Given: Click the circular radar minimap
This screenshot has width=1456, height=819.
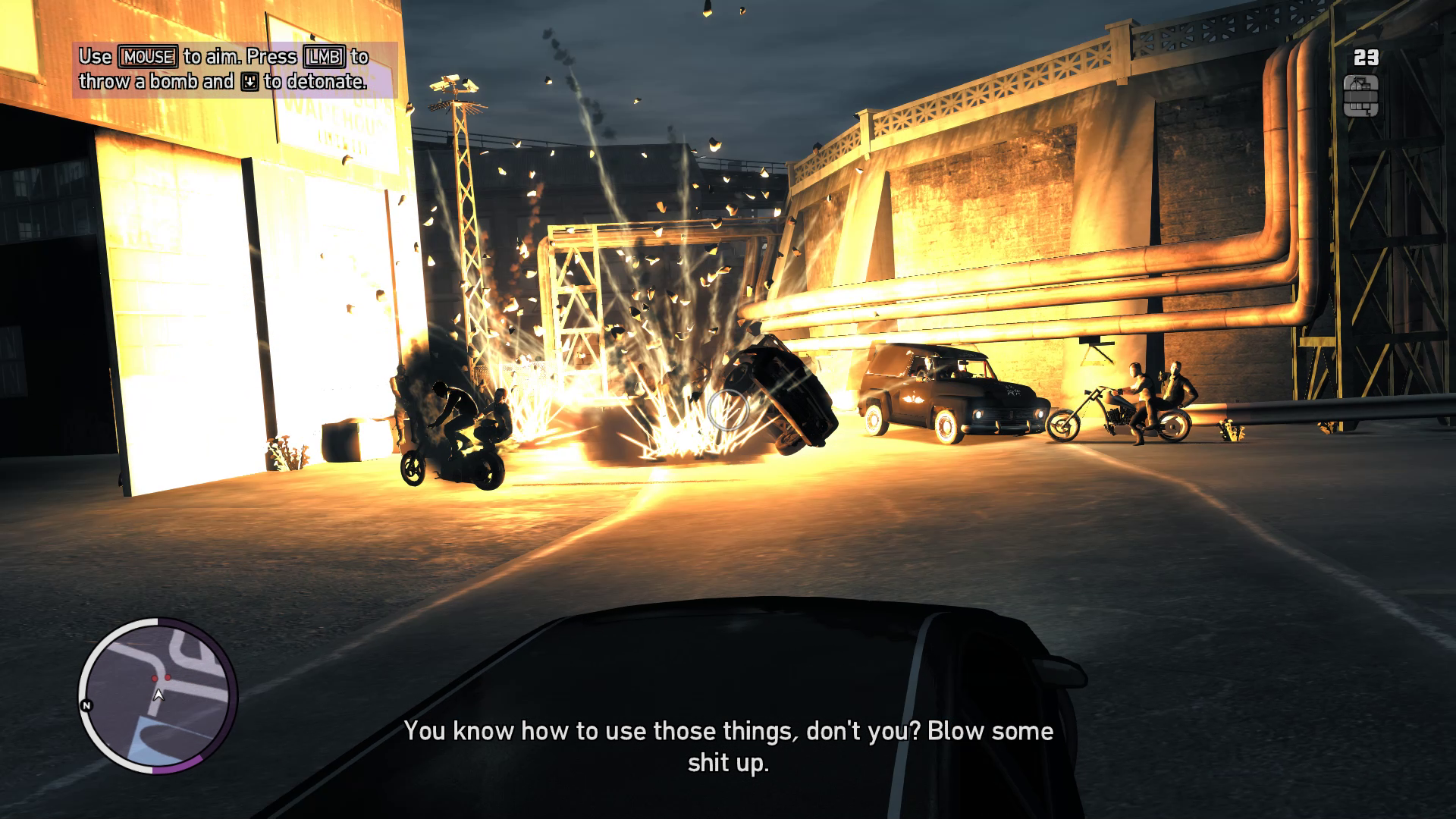Looking at the screenshot, I should click(158, 695).
